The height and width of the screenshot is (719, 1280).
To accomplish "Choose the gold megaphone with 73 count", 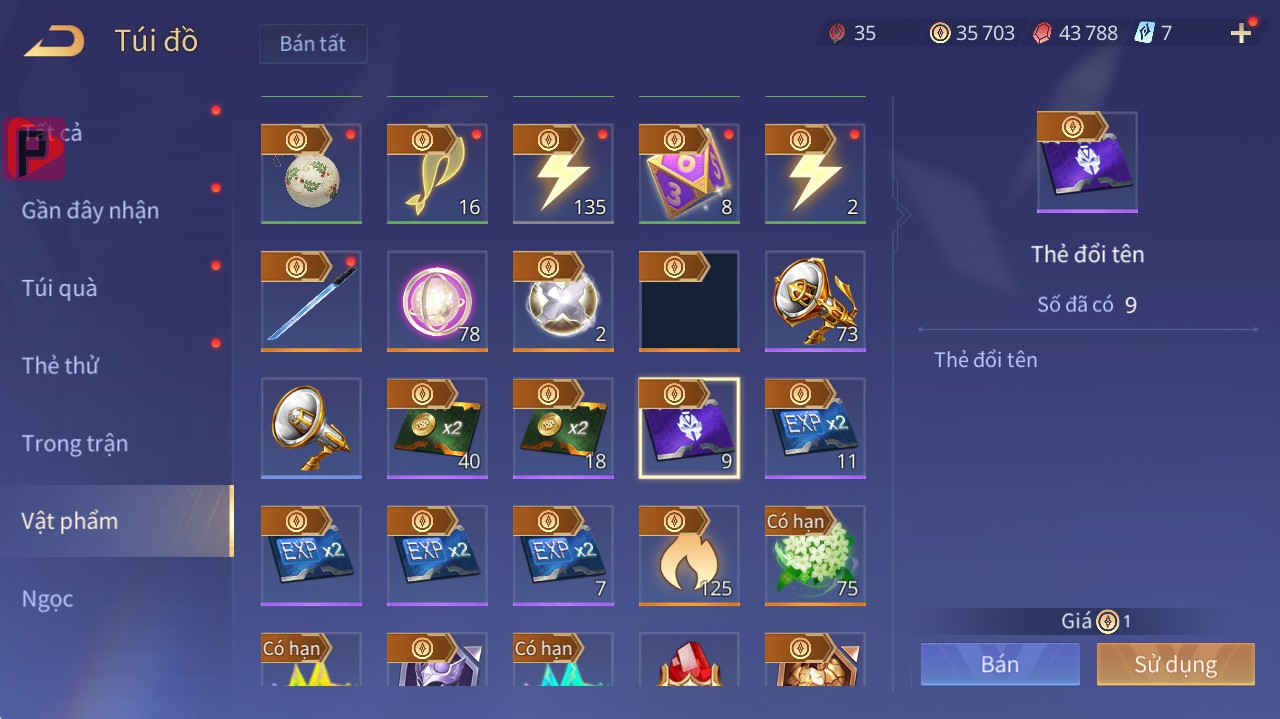I will pos(815,300).
